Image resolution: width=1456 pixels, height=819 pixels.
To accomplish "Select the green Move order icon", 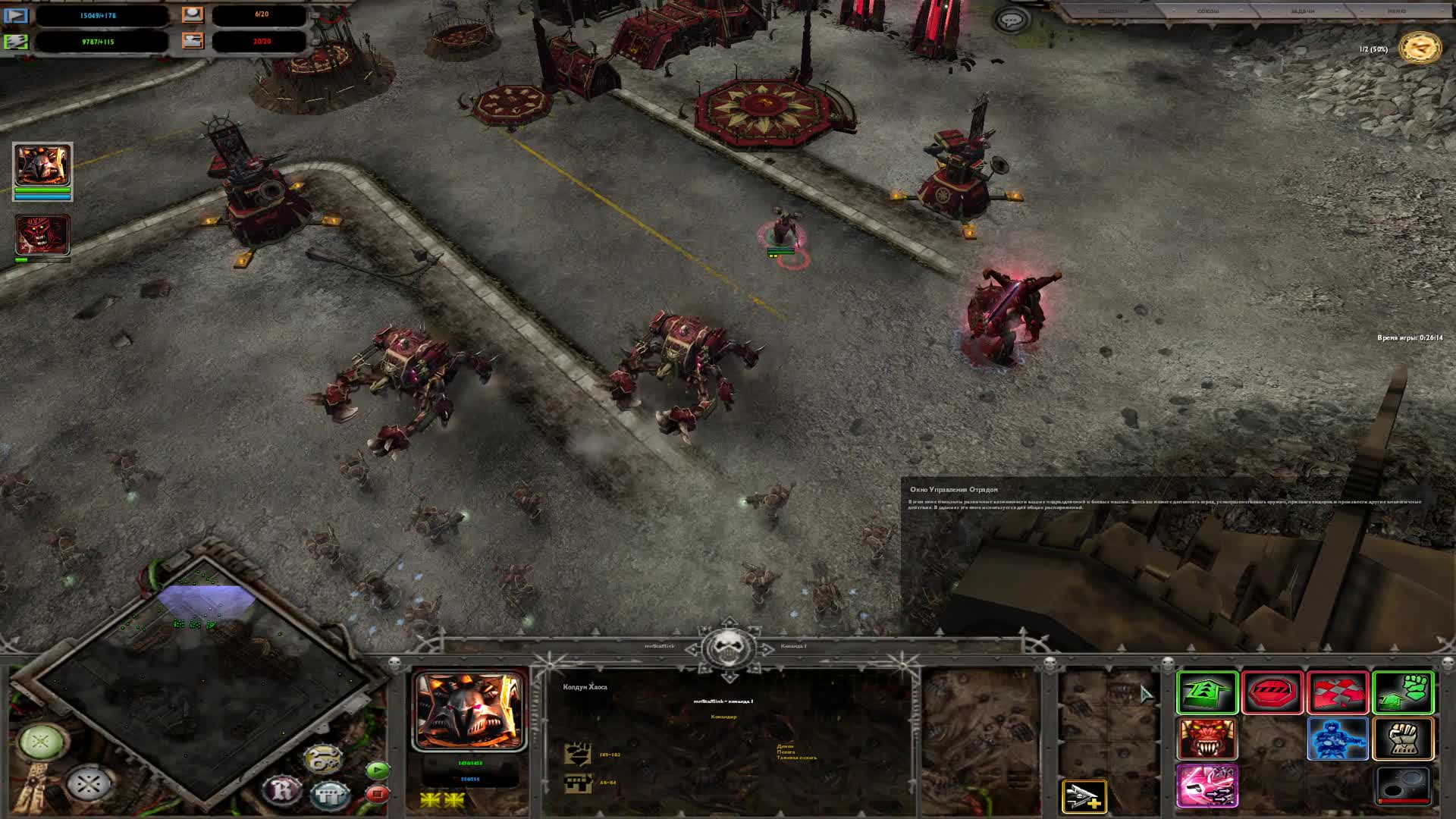I will [1207, 692].
